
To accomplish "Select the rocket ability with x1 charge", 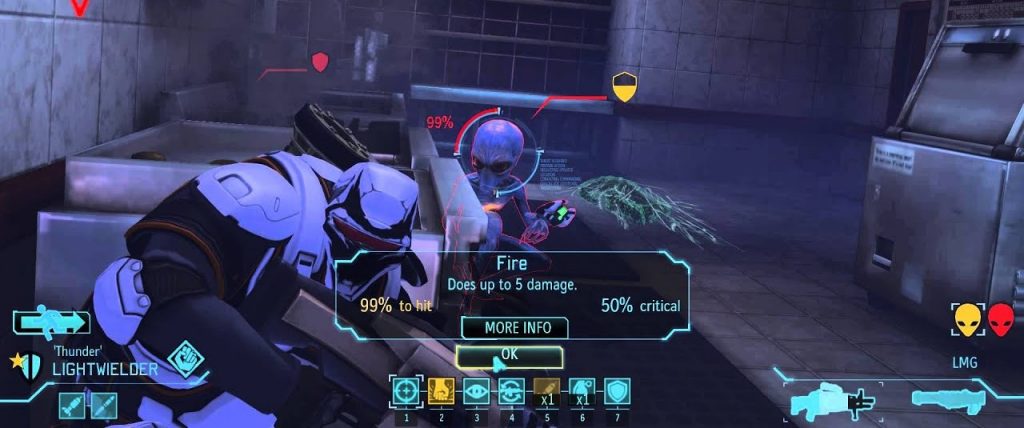I will pos(546,392).
